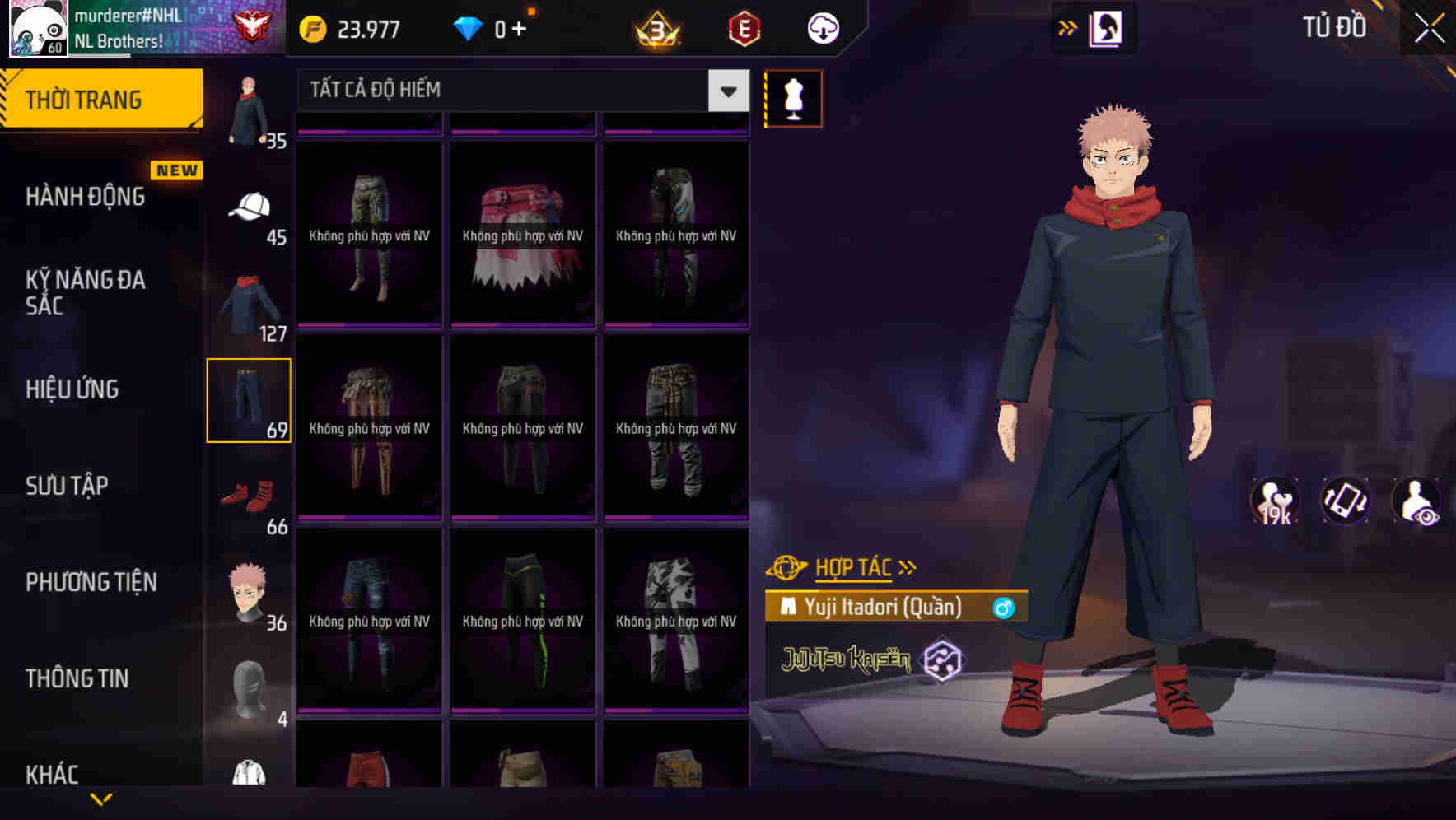
Task: Select the red shoes category icon
Action: click(x=250, y=494)
